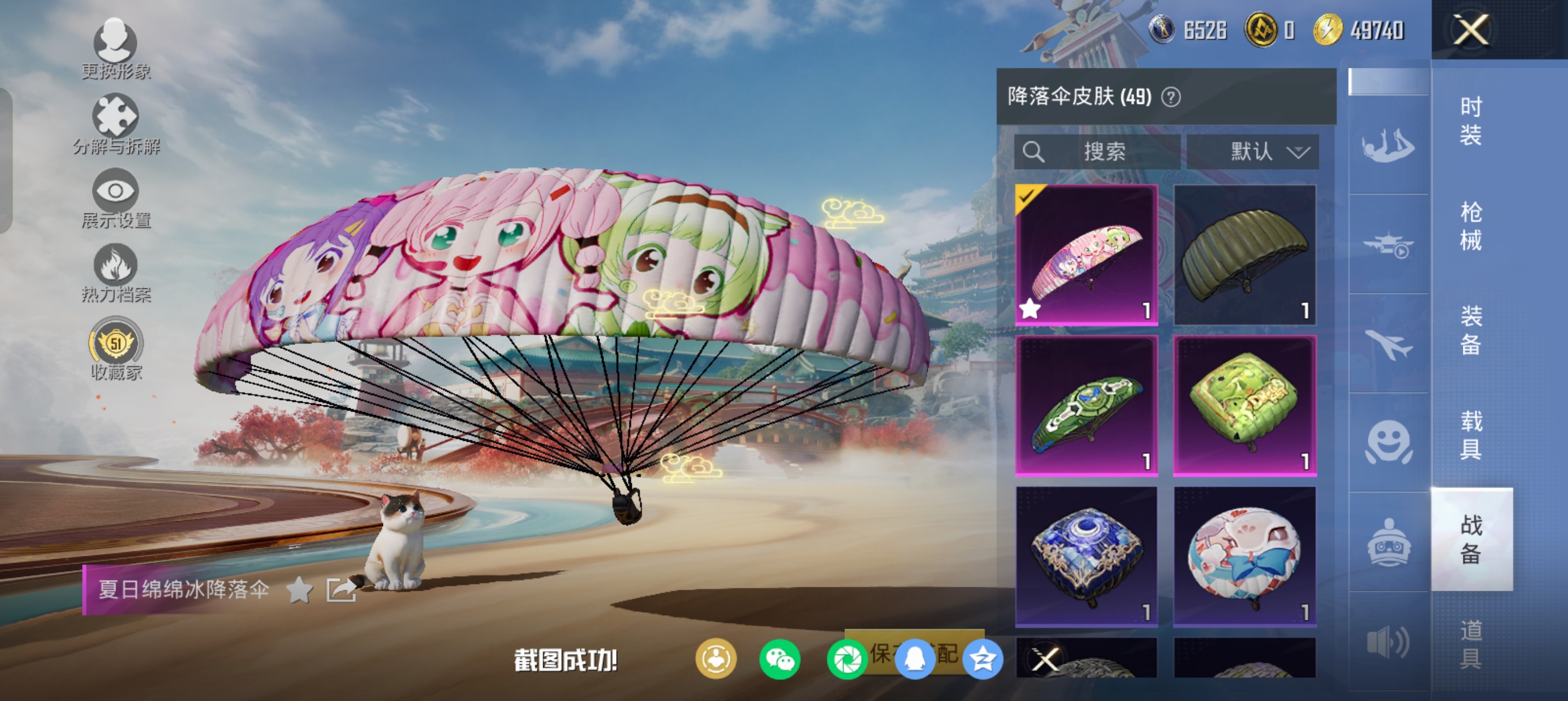The width and height of the screenshot is (1568, 701).
Task: Favorite the parachute with the star icon
Action: [x=299, y=590]
